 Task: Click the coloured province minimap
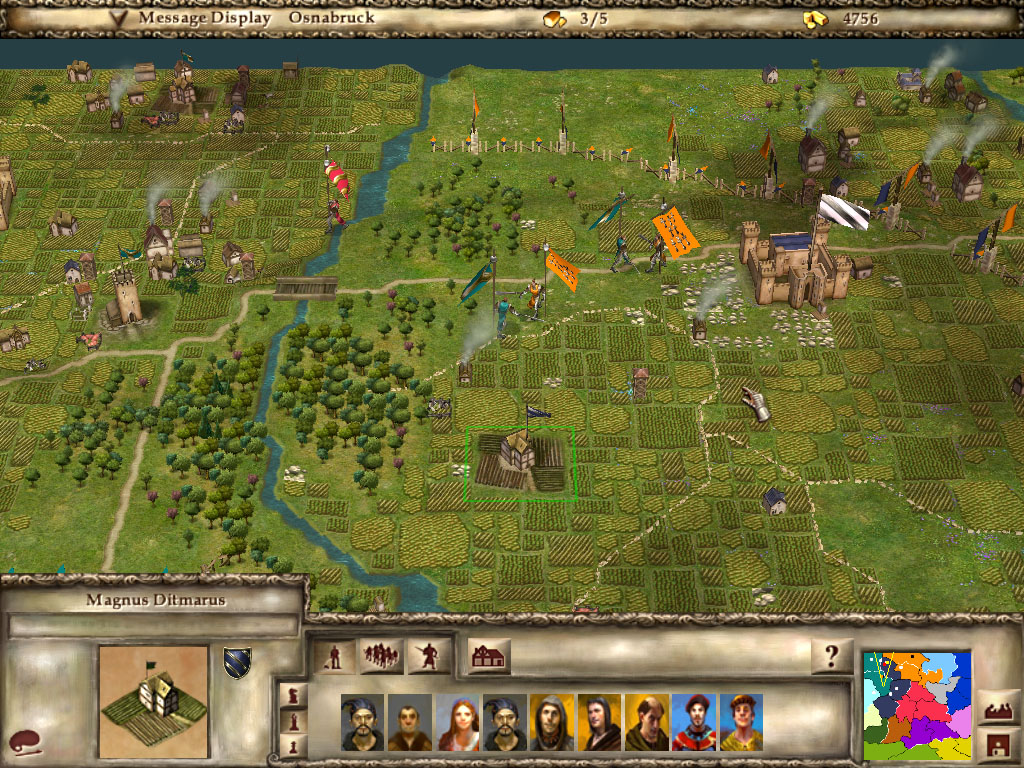point(917,705)
